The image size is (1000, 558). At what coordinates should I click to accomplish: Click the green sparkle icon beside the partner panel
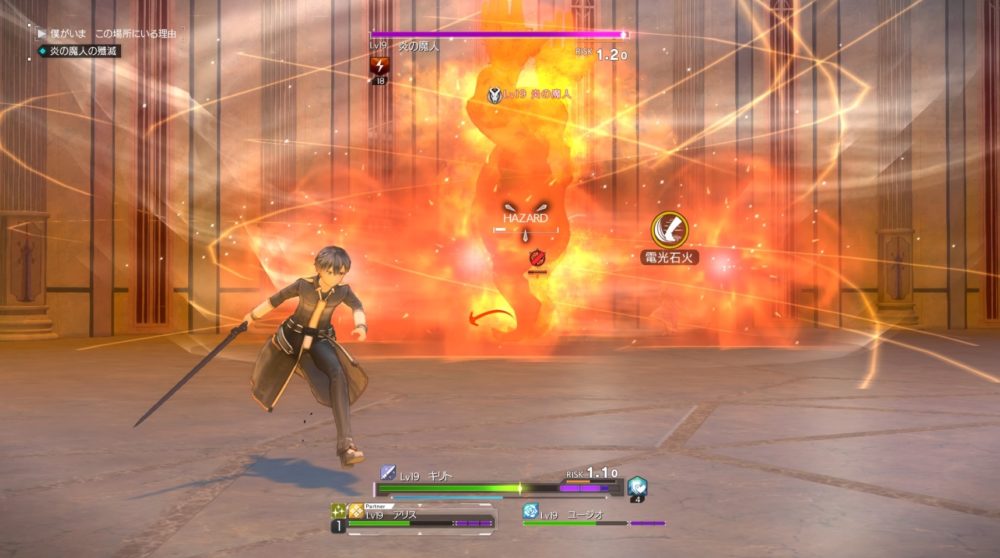pyautogui.click(x=338, y=510)
